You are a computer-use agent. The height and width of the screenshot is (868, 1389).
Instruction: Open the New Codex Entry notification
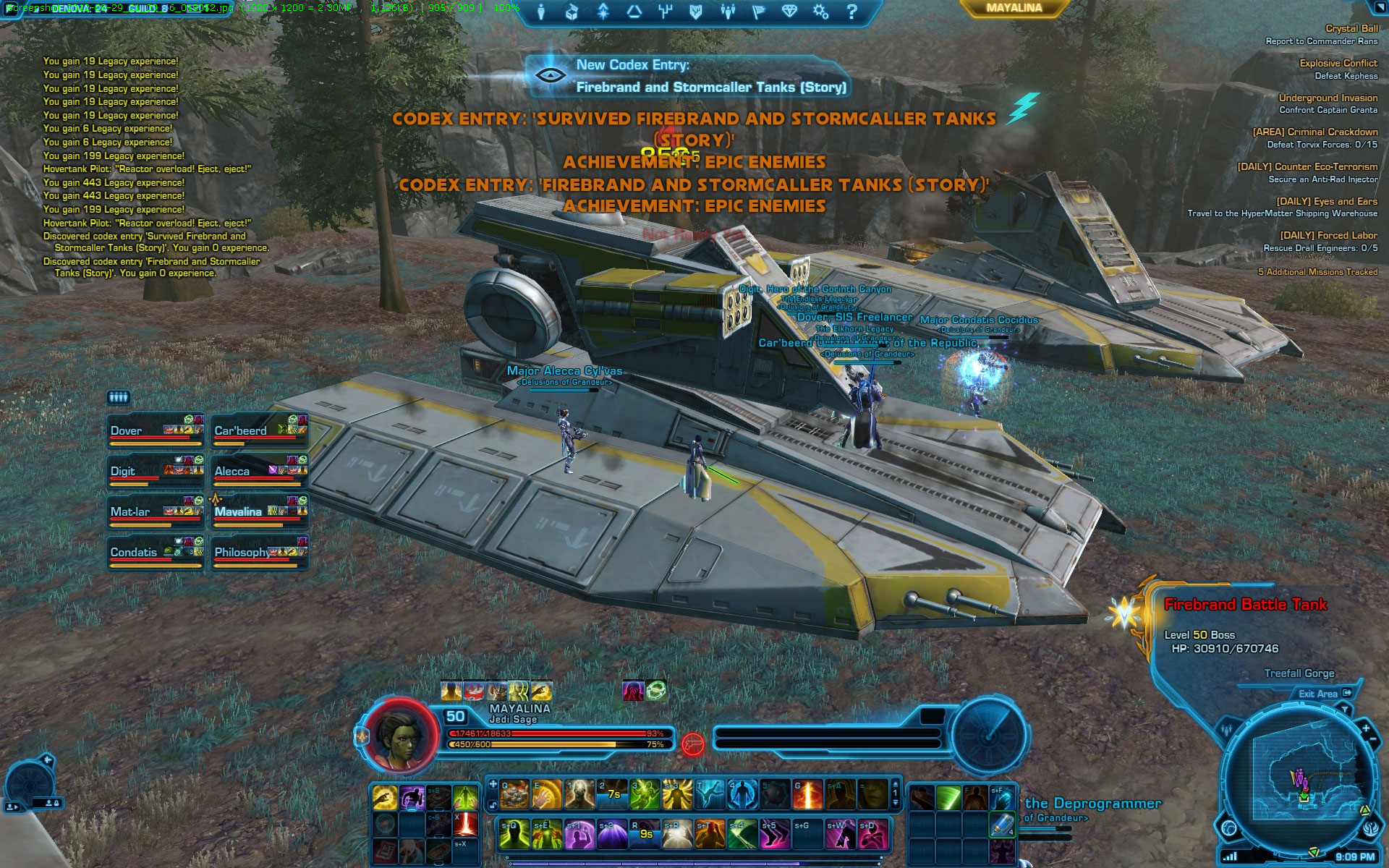click(687, 76)
